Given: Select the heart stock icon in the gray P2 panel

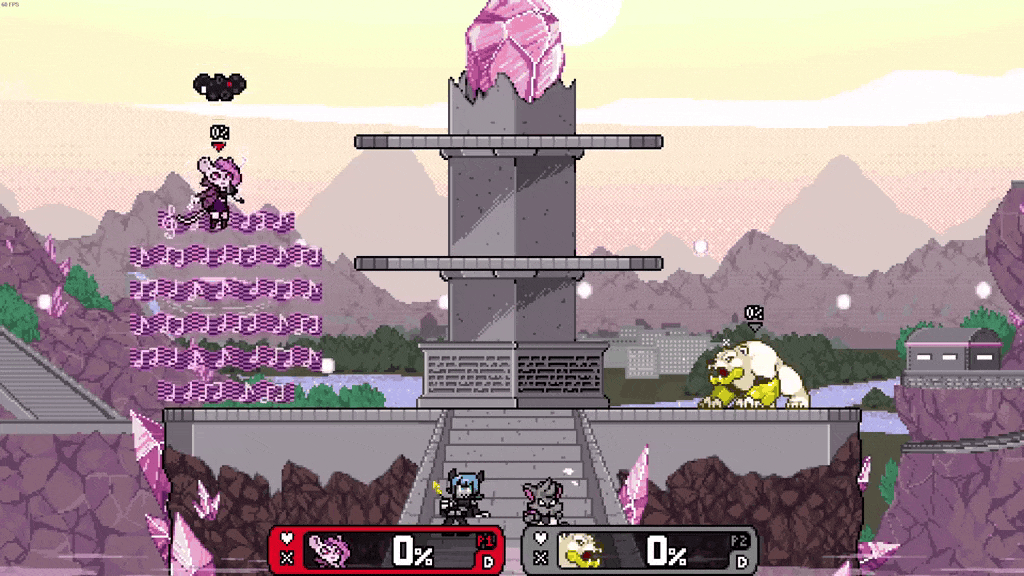Looking at the screenshot, I should tap(541, 539).
